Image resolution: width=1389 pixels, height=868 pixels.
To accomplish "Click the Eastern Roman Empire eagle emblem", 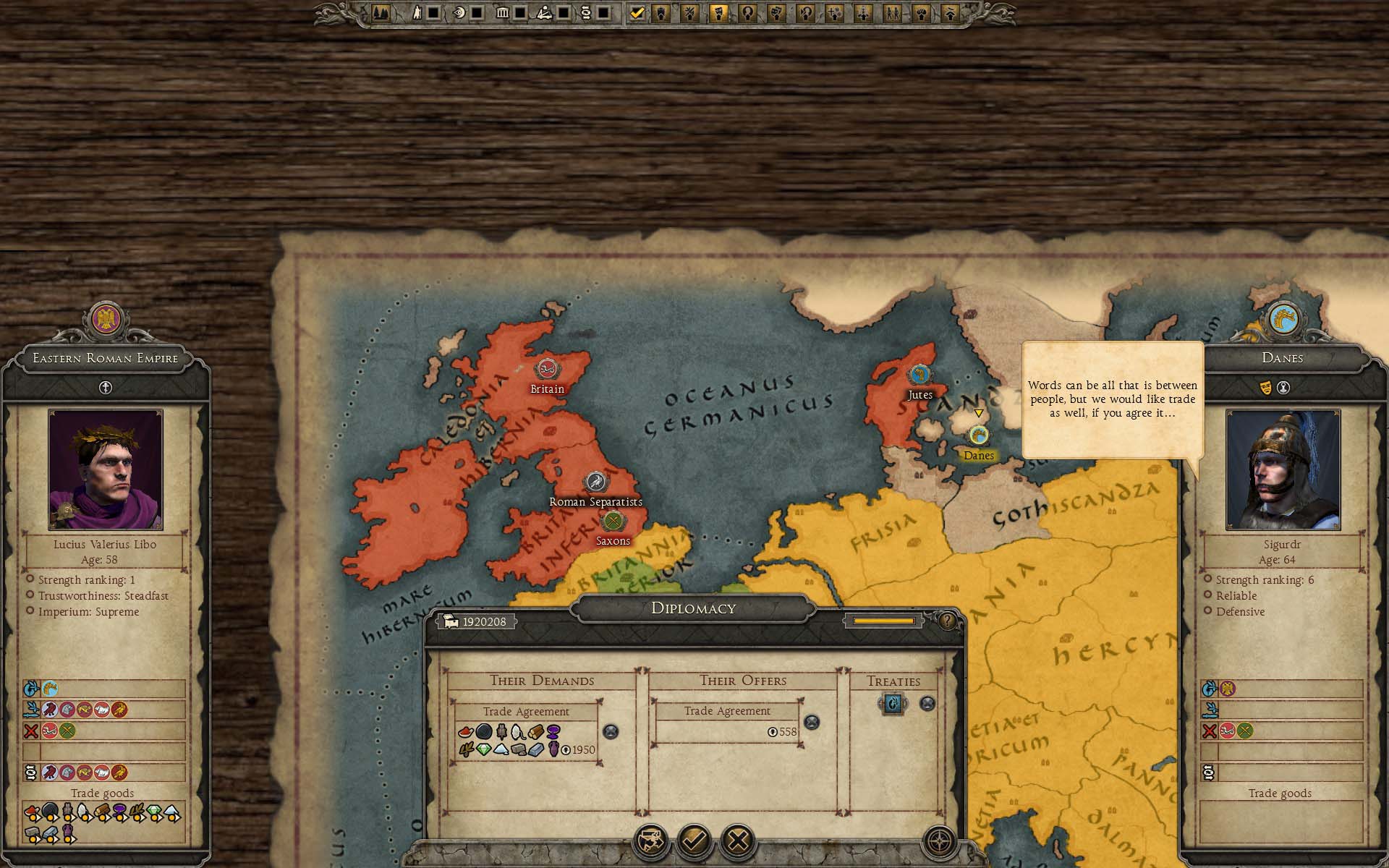I will click(x=106, y=318).
